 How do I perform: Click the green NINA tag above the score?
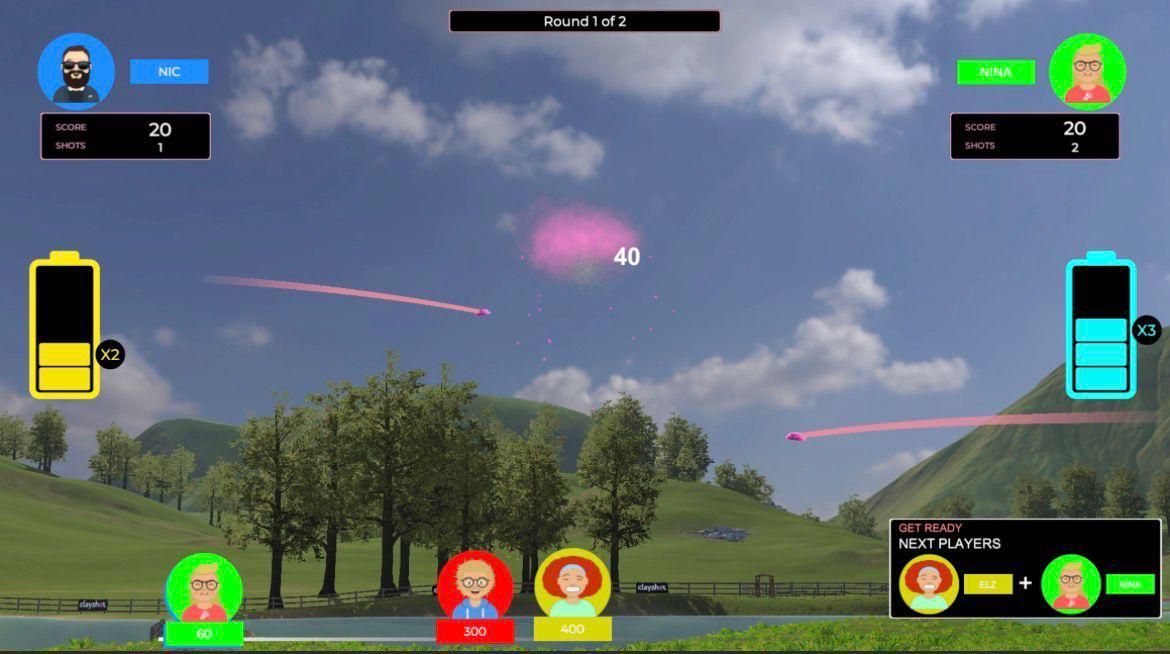(x=995, y=72)
